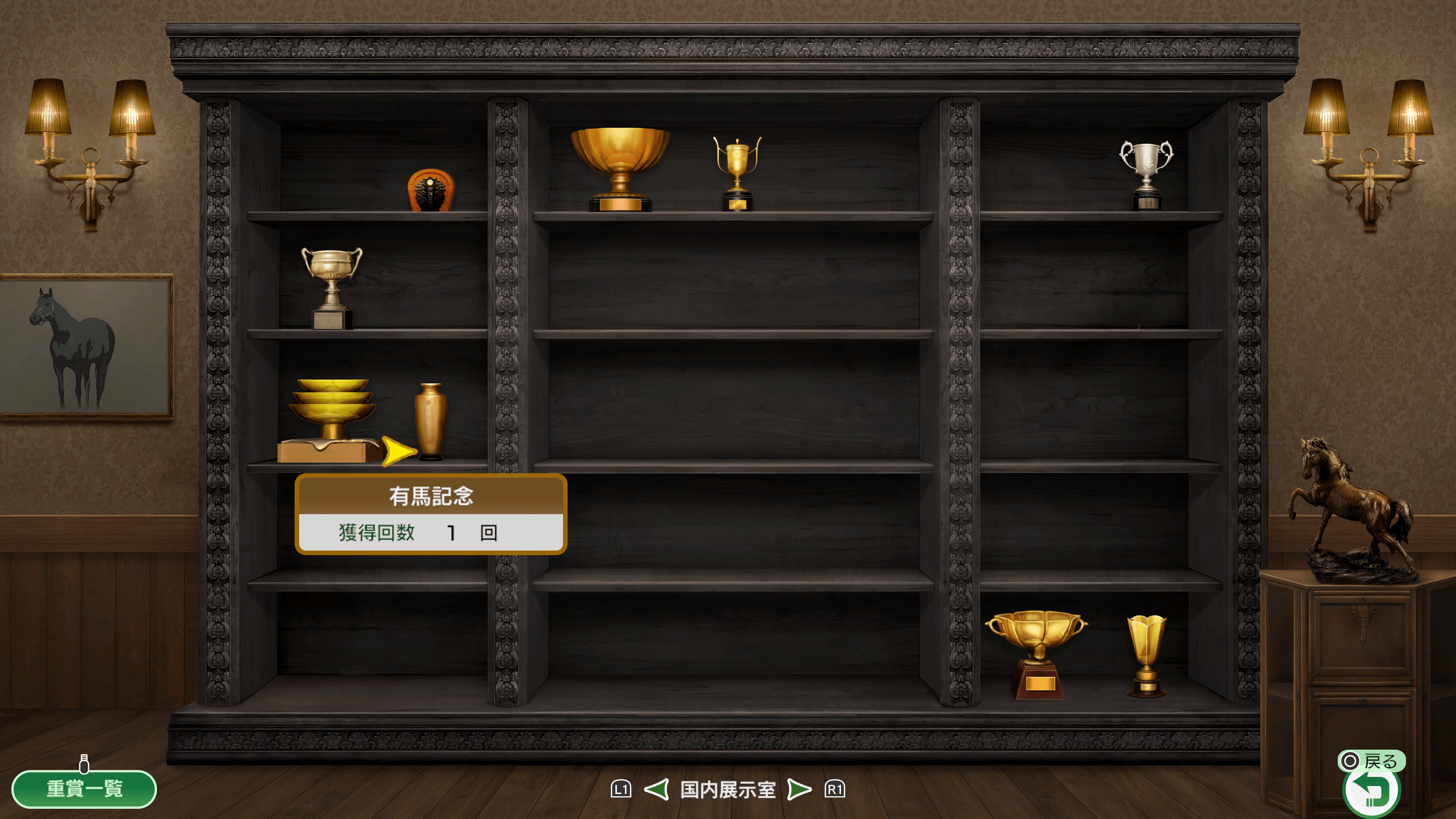Image resolution: width=1456 pixels, height=819 pixels.
Task: Go to the previous exhibition room with left arrow
Action: click(x=657, y=789)
